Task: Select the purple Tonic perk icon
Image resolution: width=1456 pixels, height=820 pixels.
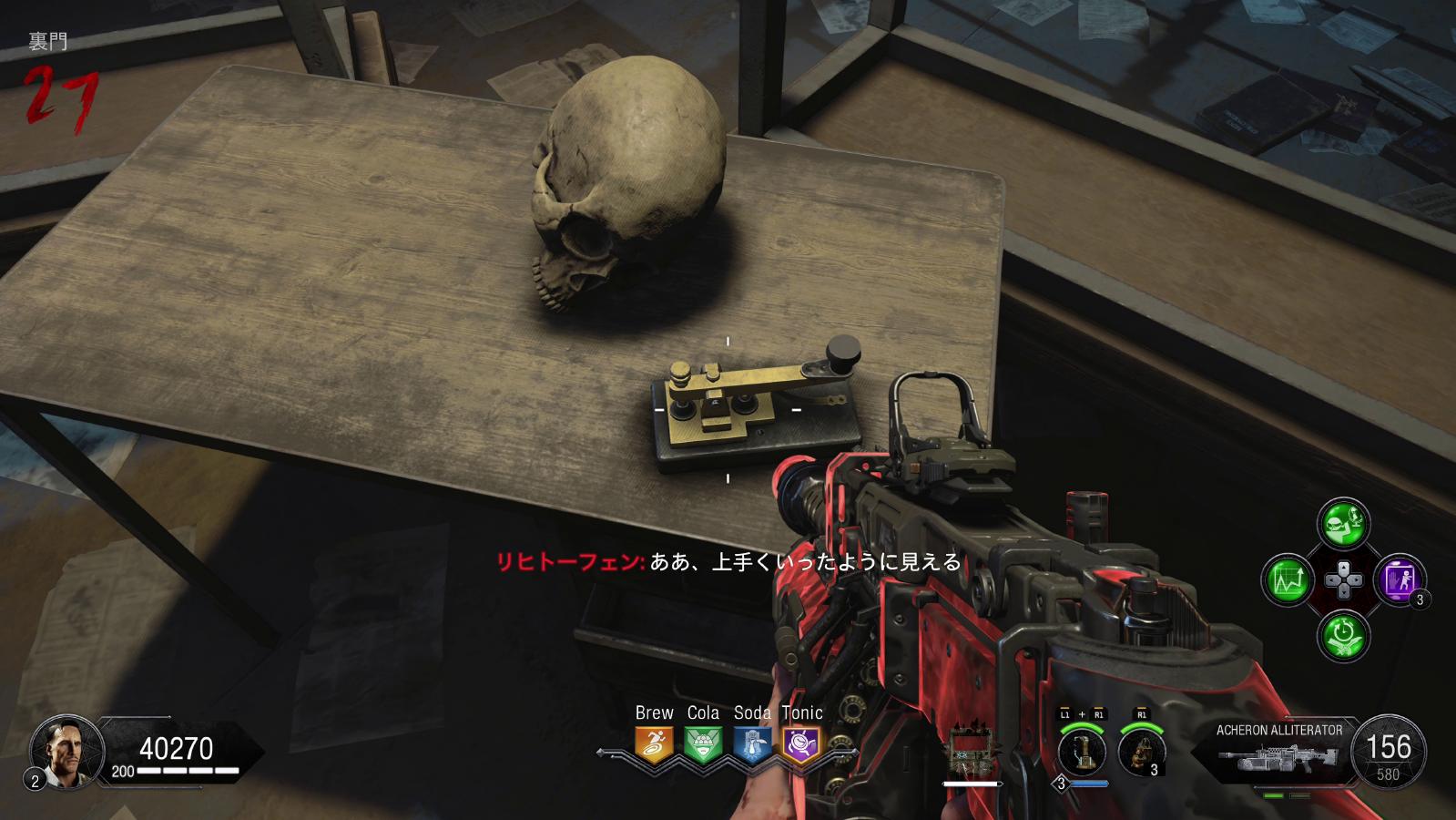Action: click(801, 744)
